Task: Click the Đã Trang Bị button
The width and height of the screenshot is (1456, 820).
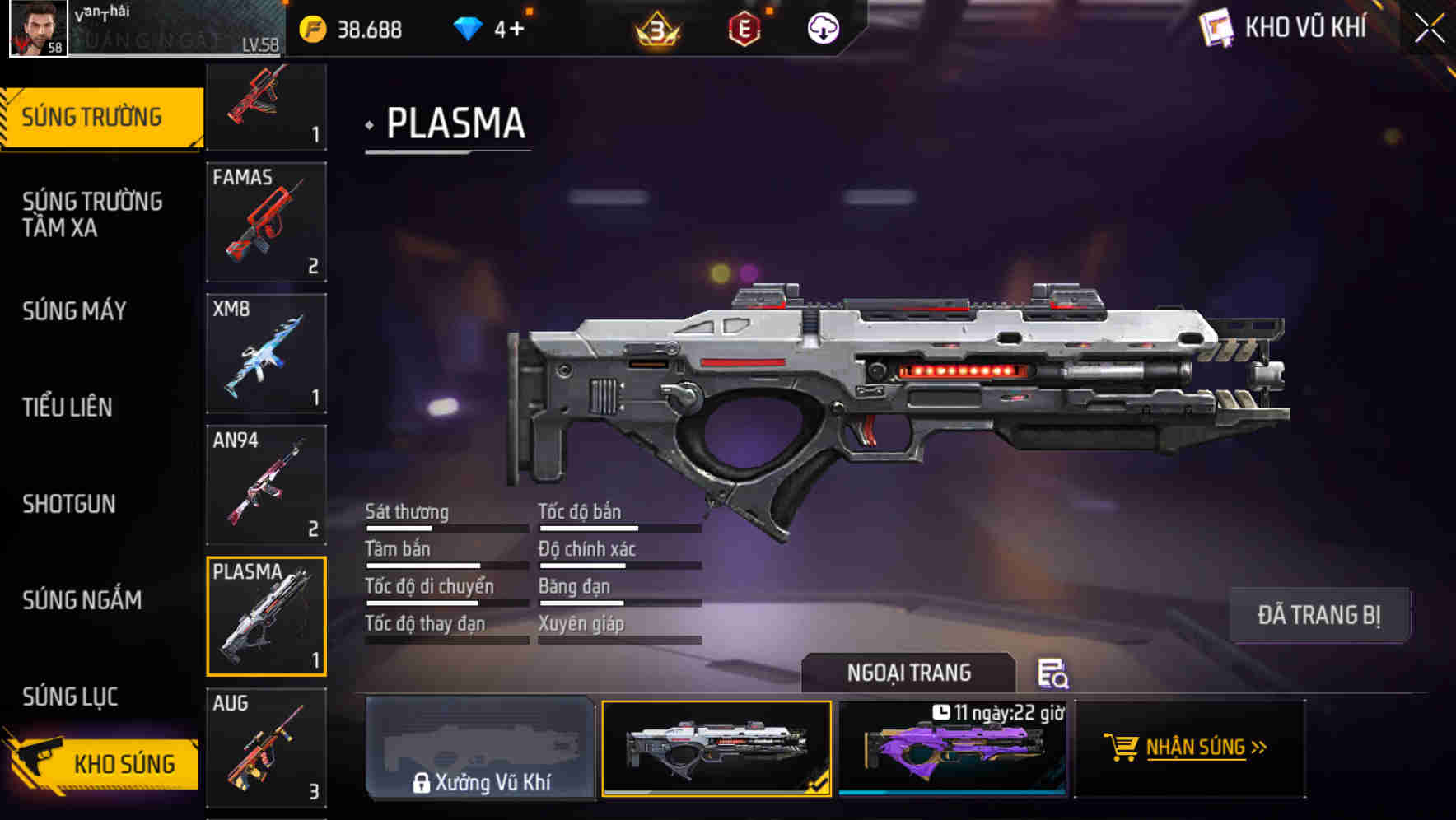Action: tap(1318, 615)
